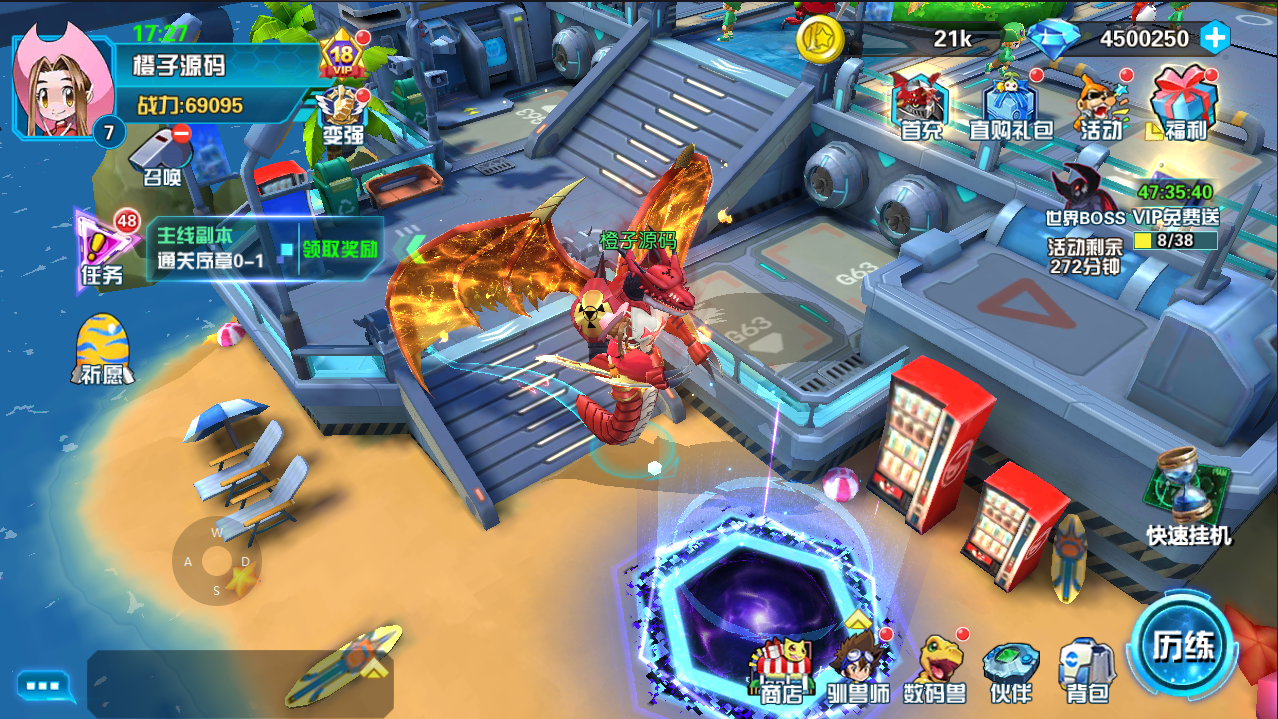Open the 伙伴 partner menu
Image resolution: width=1278 pixels, height=719 pixels.
coord(1010,668)
